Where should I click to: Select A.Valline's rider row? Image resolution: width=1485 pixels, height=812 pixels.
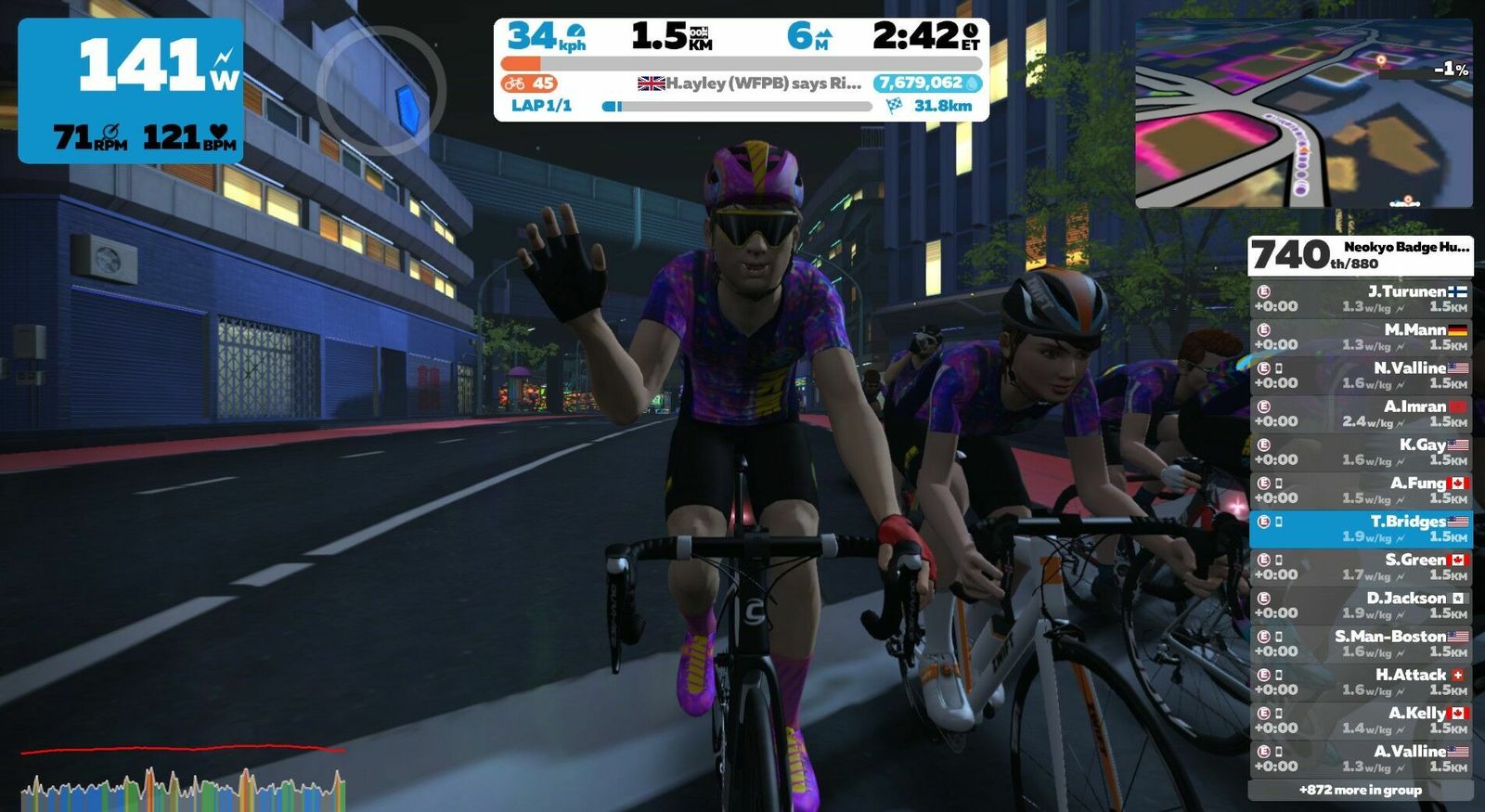1360,758
